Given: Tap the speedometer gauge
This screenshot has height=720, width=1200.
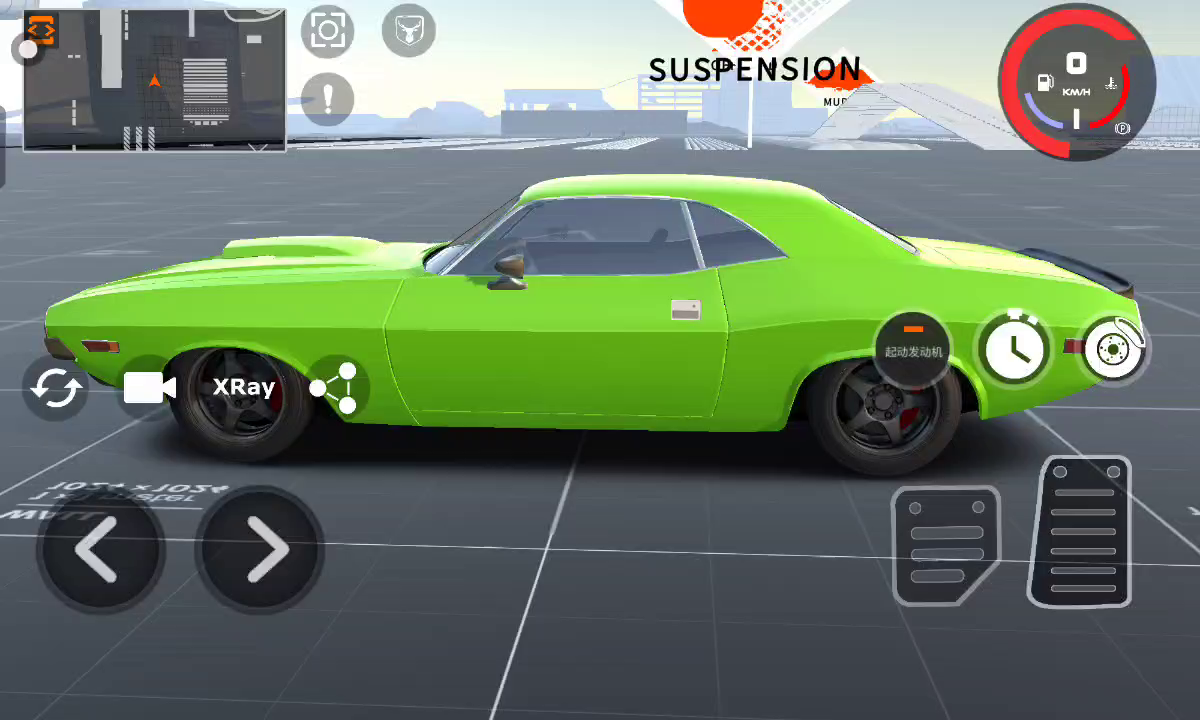Looking at the screenshot, I should pos(1077,82).
